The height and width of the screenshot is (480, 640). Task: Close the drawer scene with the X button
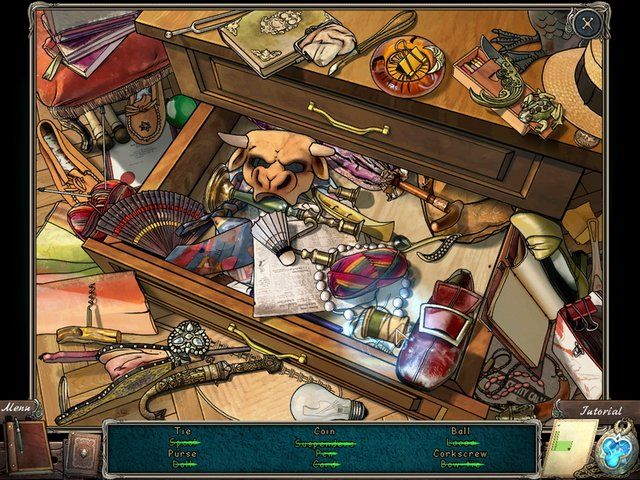(588, 21)
